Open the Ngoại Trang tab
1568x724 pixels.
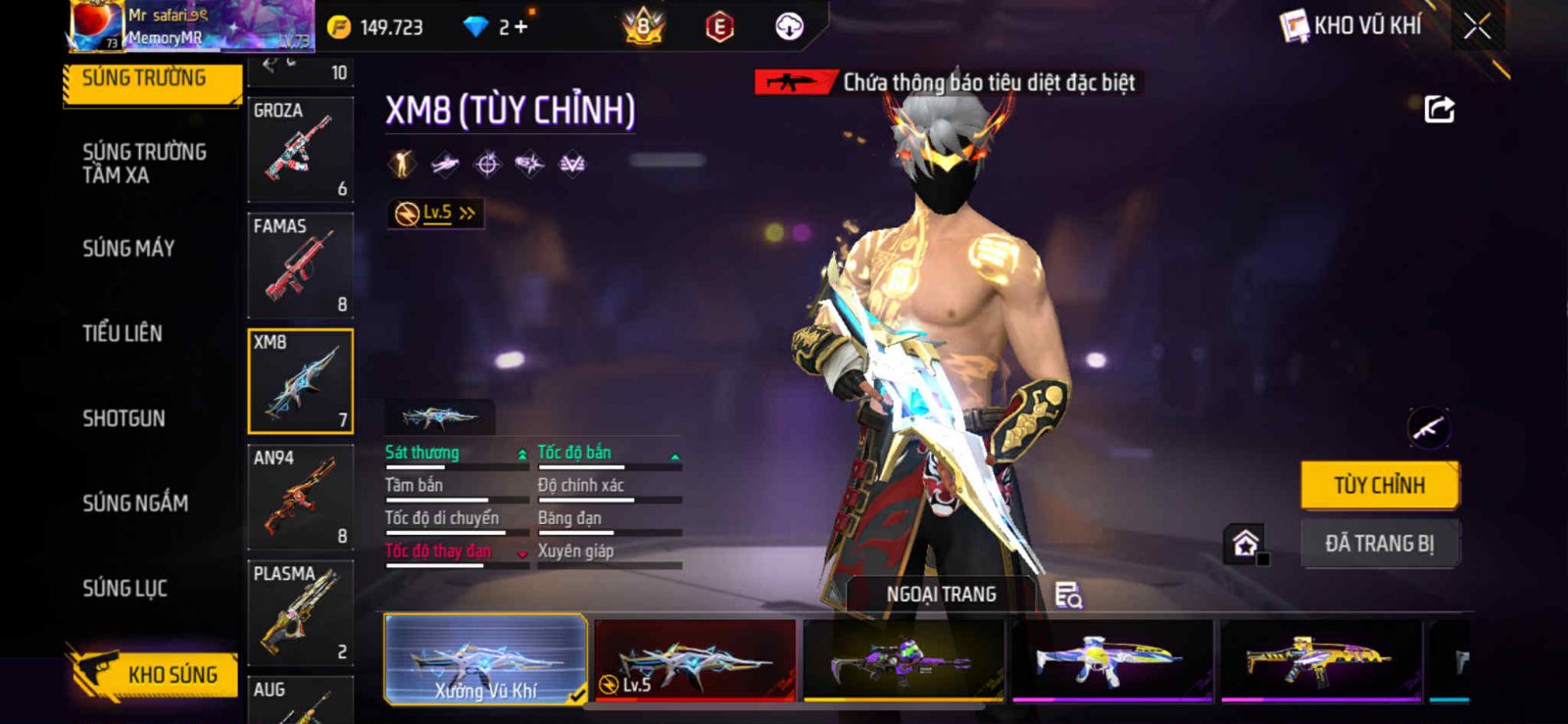click(941, 595)
